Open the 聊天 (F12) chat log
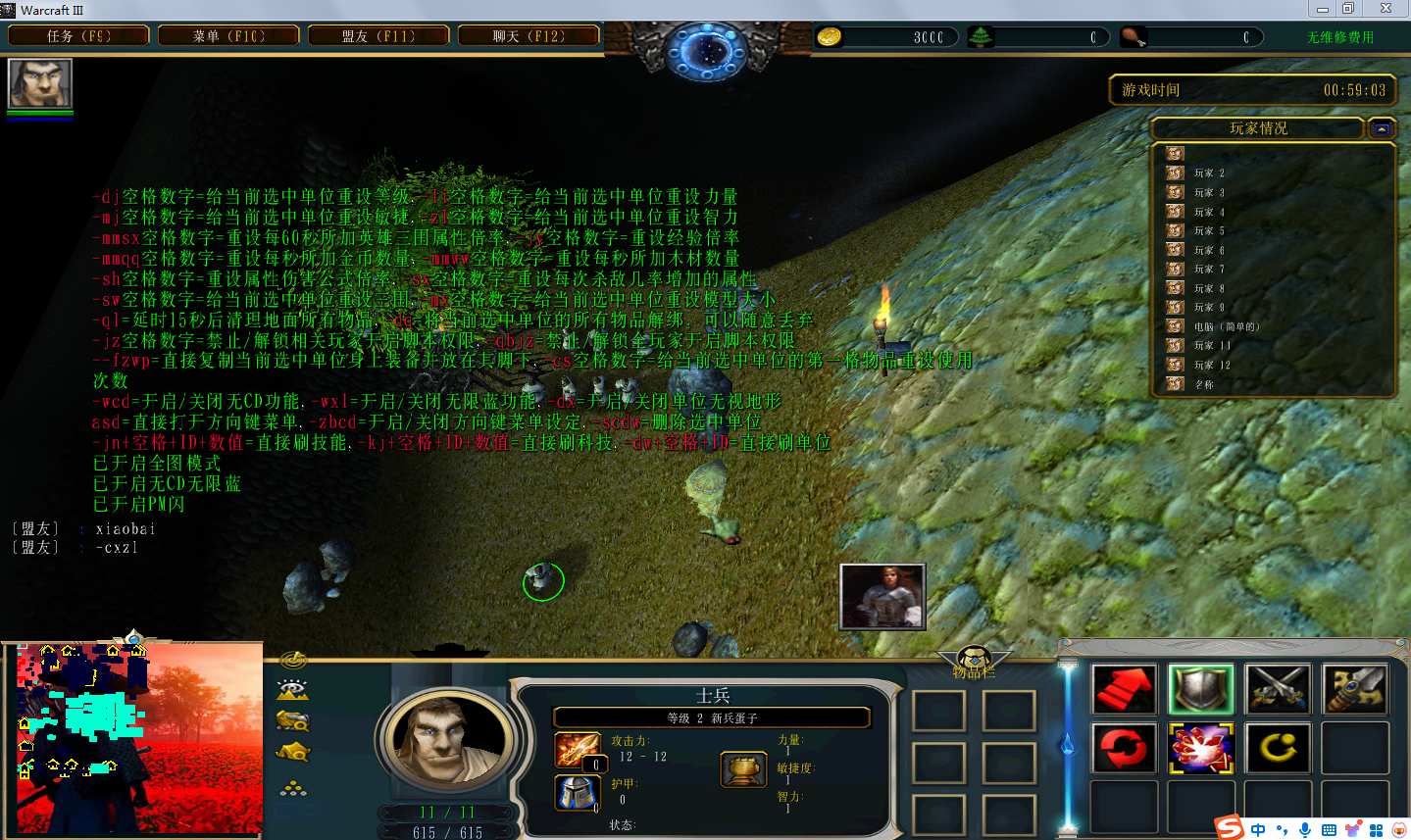The width and height of the screenshot is (1411, 840). [x=529, y=36]
